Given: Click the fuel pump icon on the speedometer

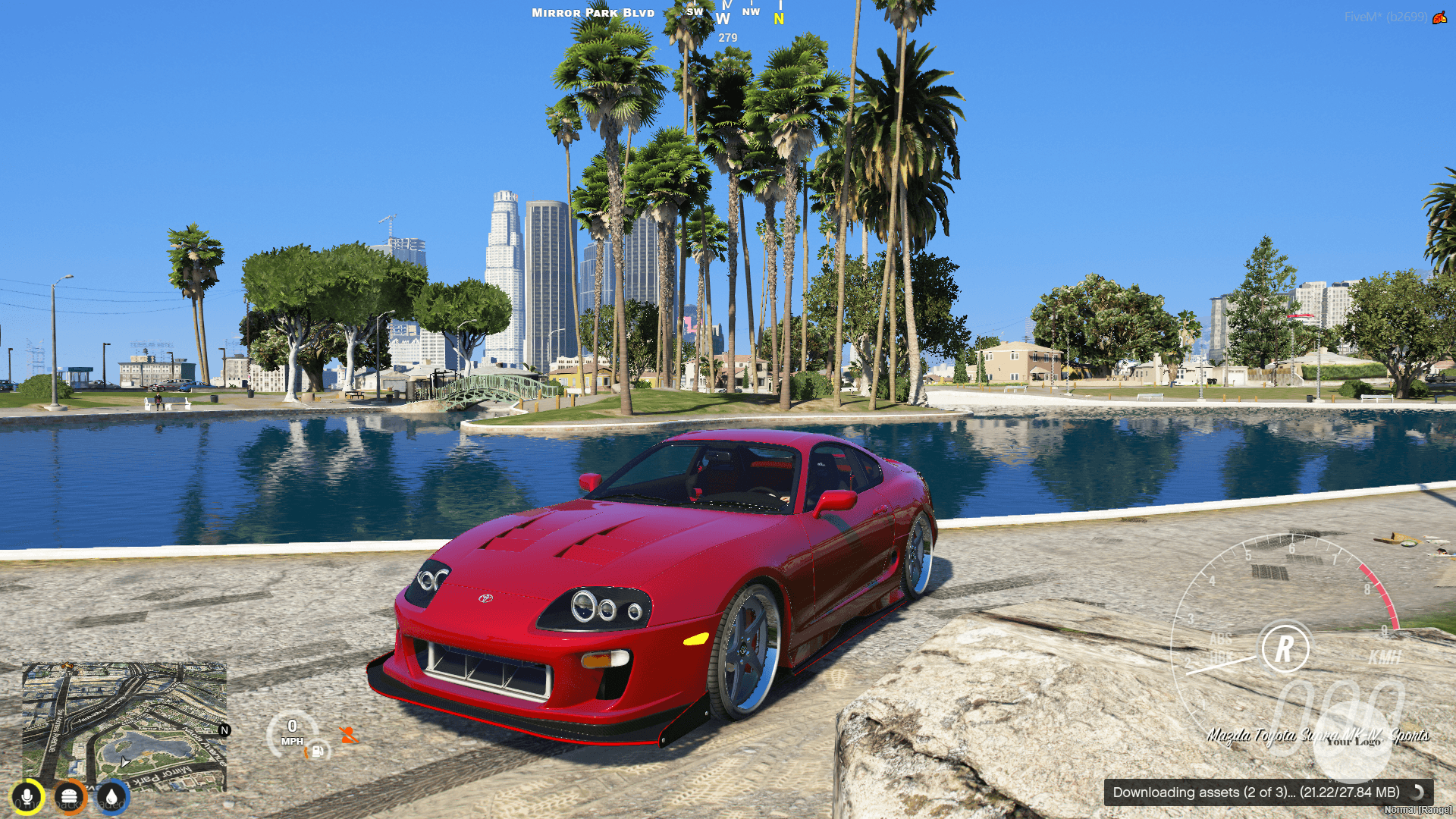Looking at the screenshot, I should tap(316, 752).
